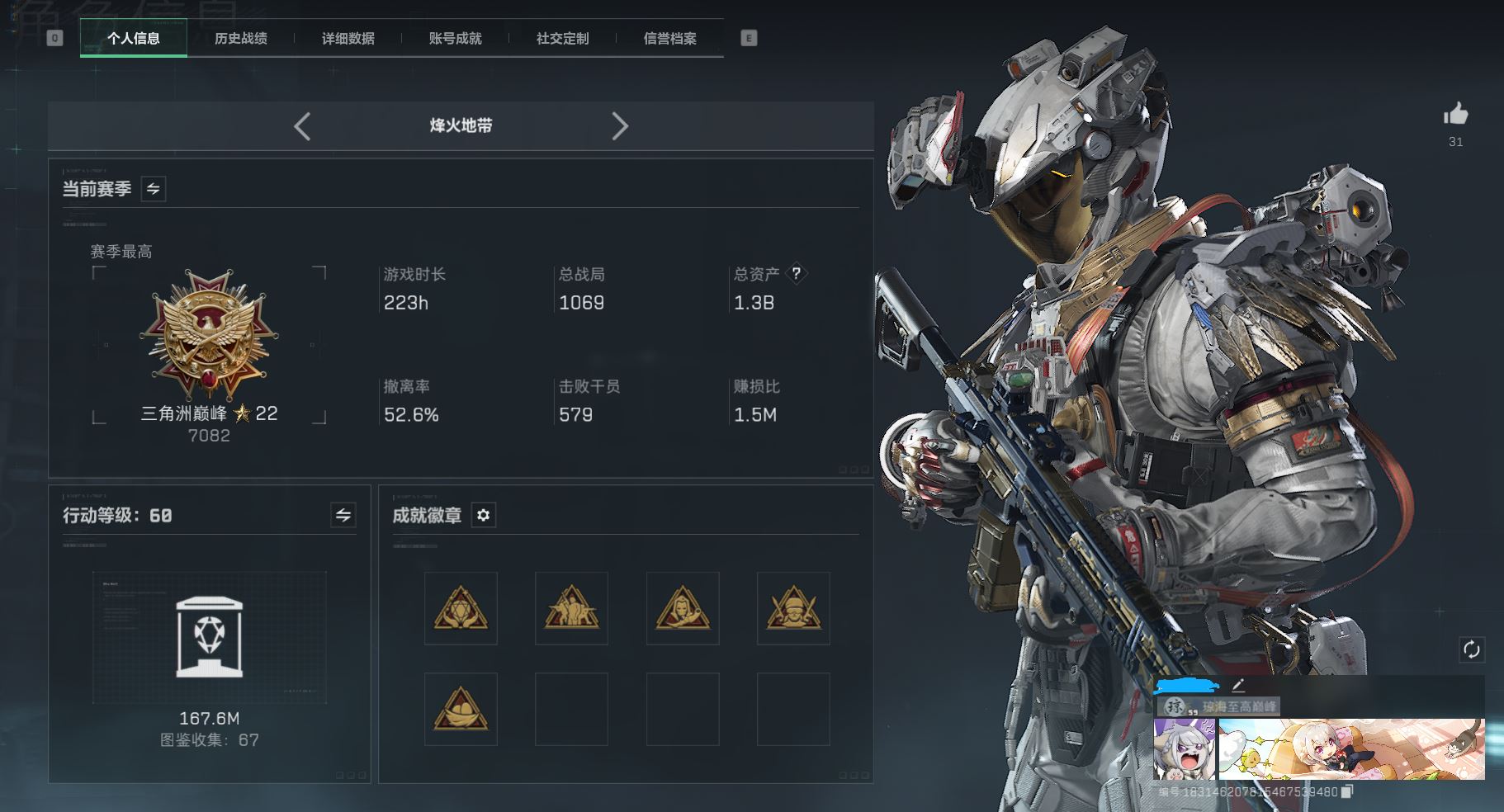Go to the 账号成就 tab
1504x812 pixels.
point(455,39)
